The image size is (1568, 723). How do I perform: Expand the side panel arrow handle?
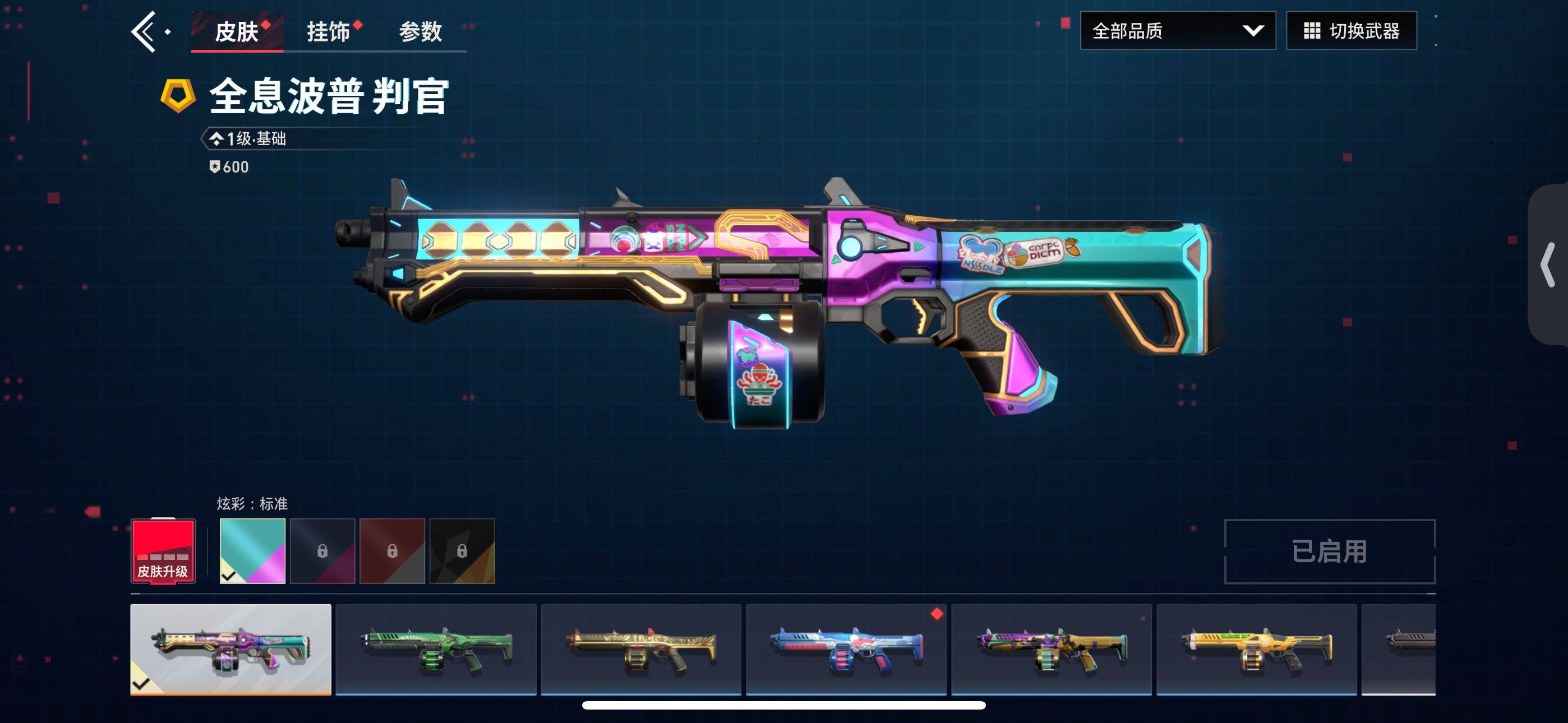[1547, 264]
